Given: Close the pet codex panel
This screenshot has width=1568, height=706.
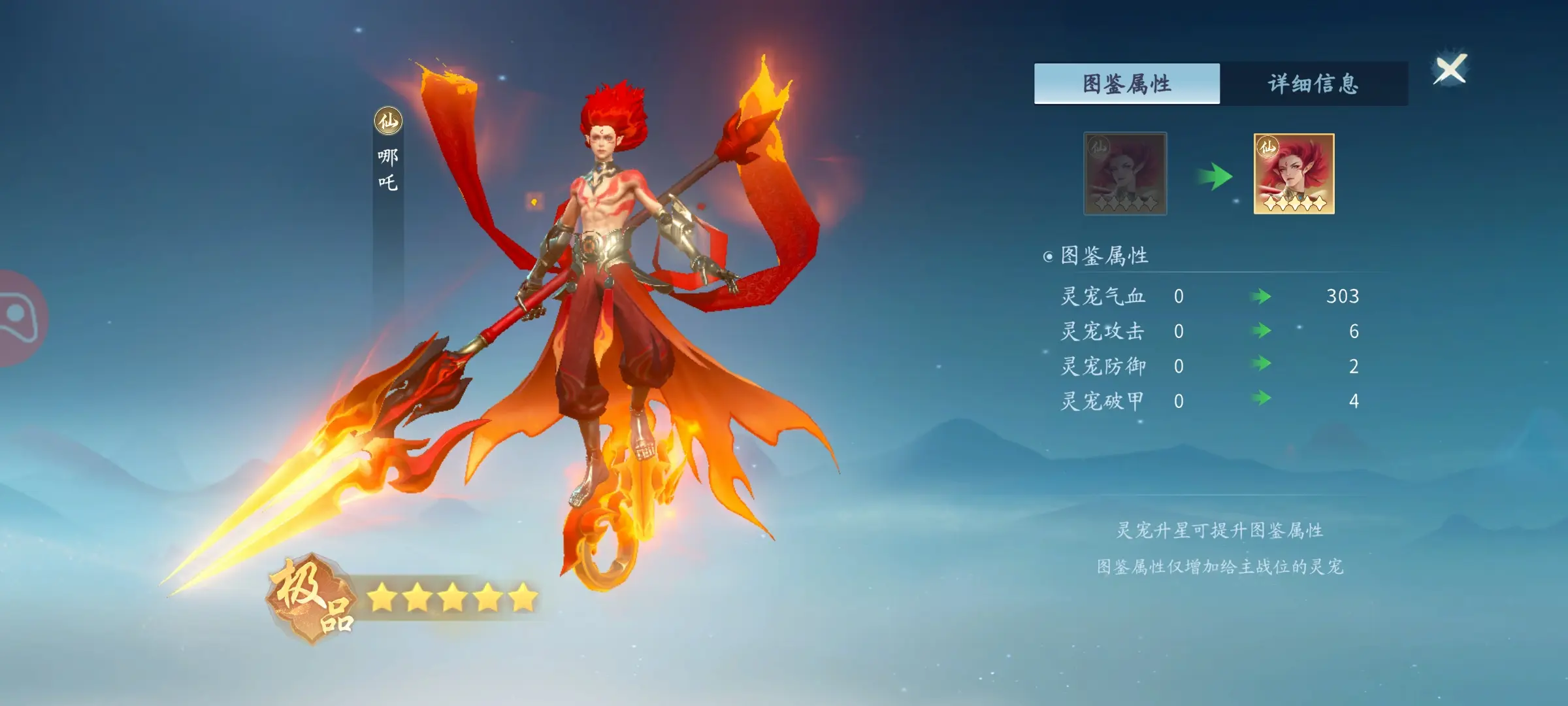Looking at the screenshot, I should (1450, 69).
